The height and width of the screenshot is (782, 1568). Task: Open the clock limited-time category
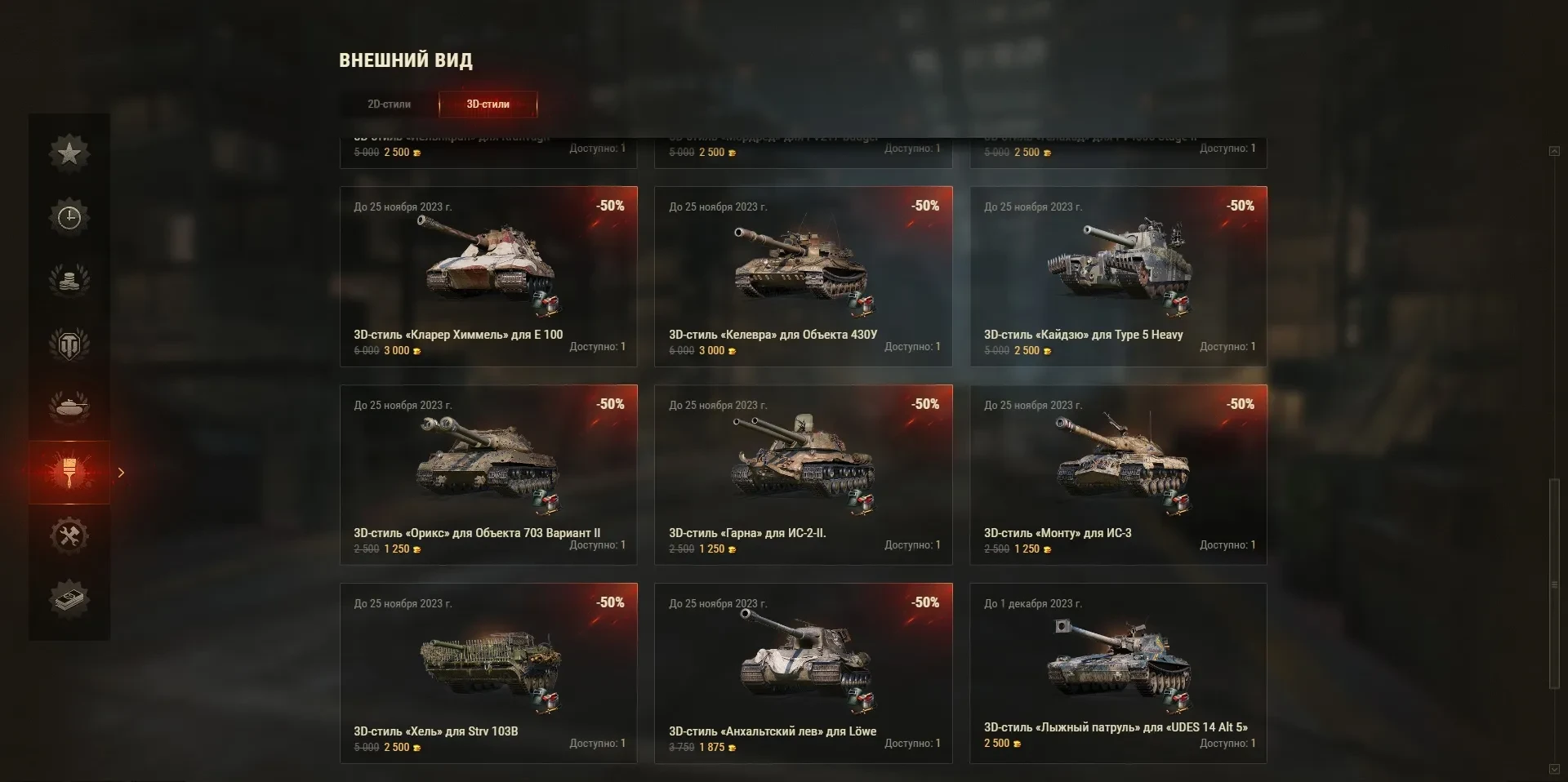69,217
